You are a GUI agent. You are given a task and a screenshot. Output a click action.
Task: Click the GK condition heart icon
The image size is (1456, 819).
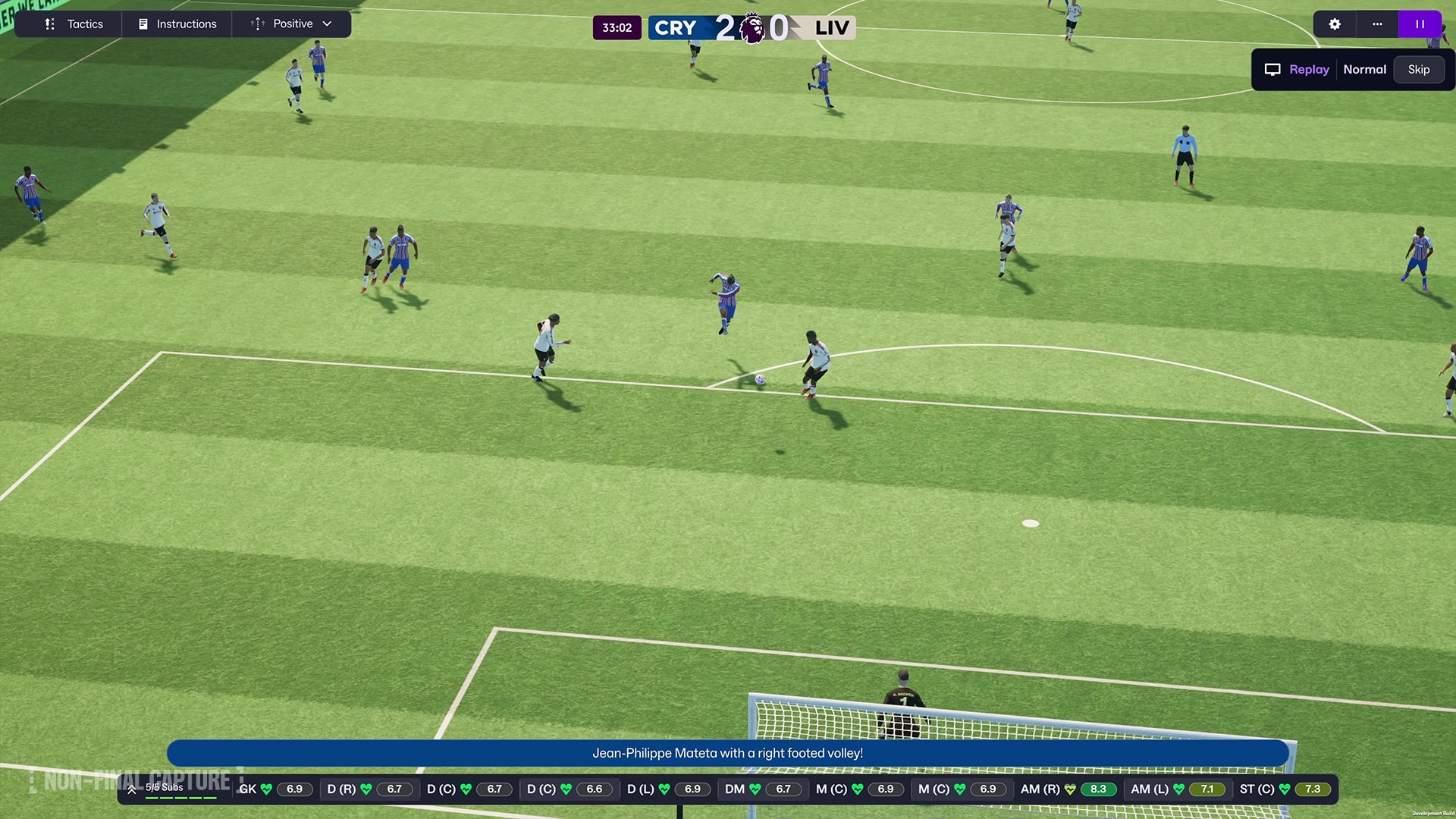267,789
